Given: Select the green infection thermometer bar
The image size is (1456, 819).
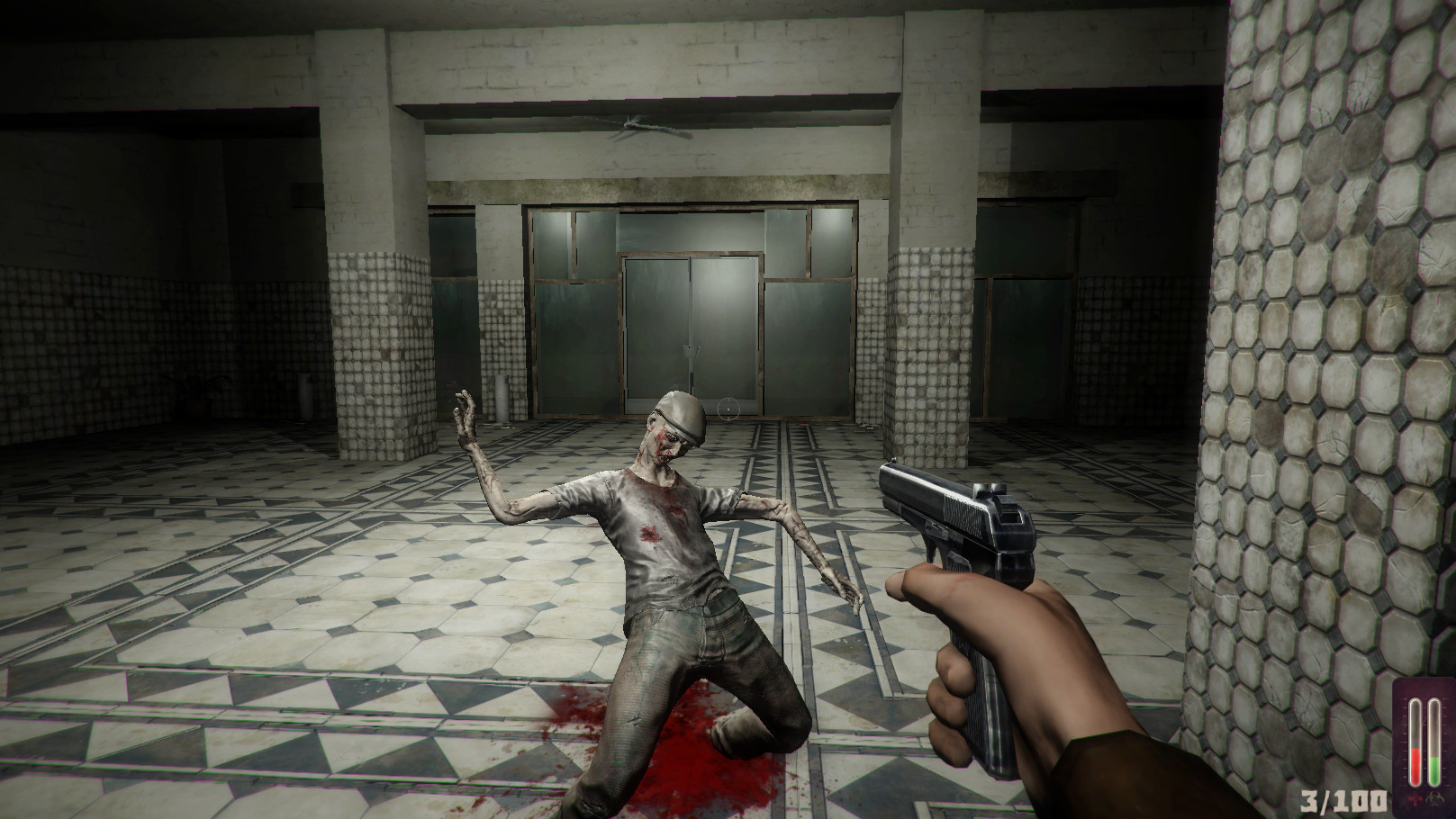Looking at the screenshot, I should pyautogui.click(x=1433, y=769).
